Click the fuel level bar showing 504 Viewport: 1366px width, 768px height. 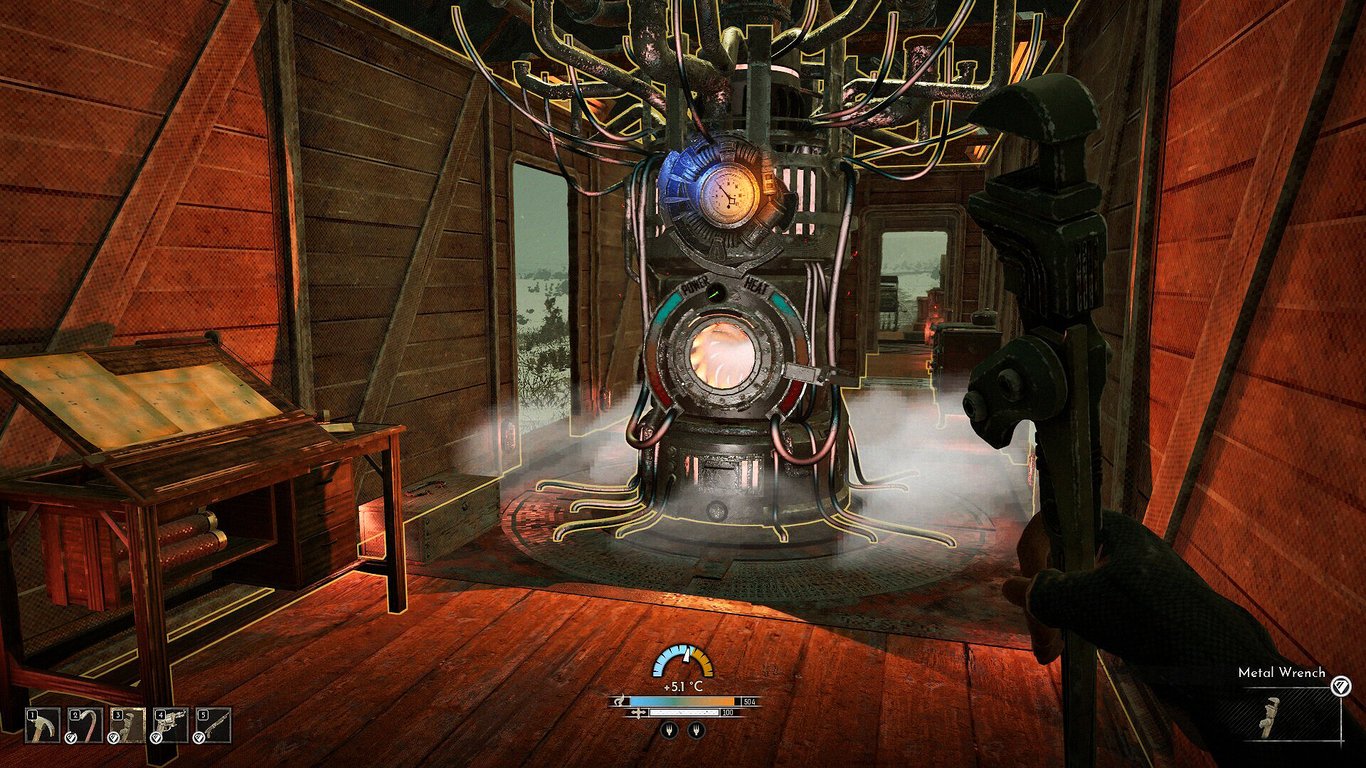pos(682,701)
